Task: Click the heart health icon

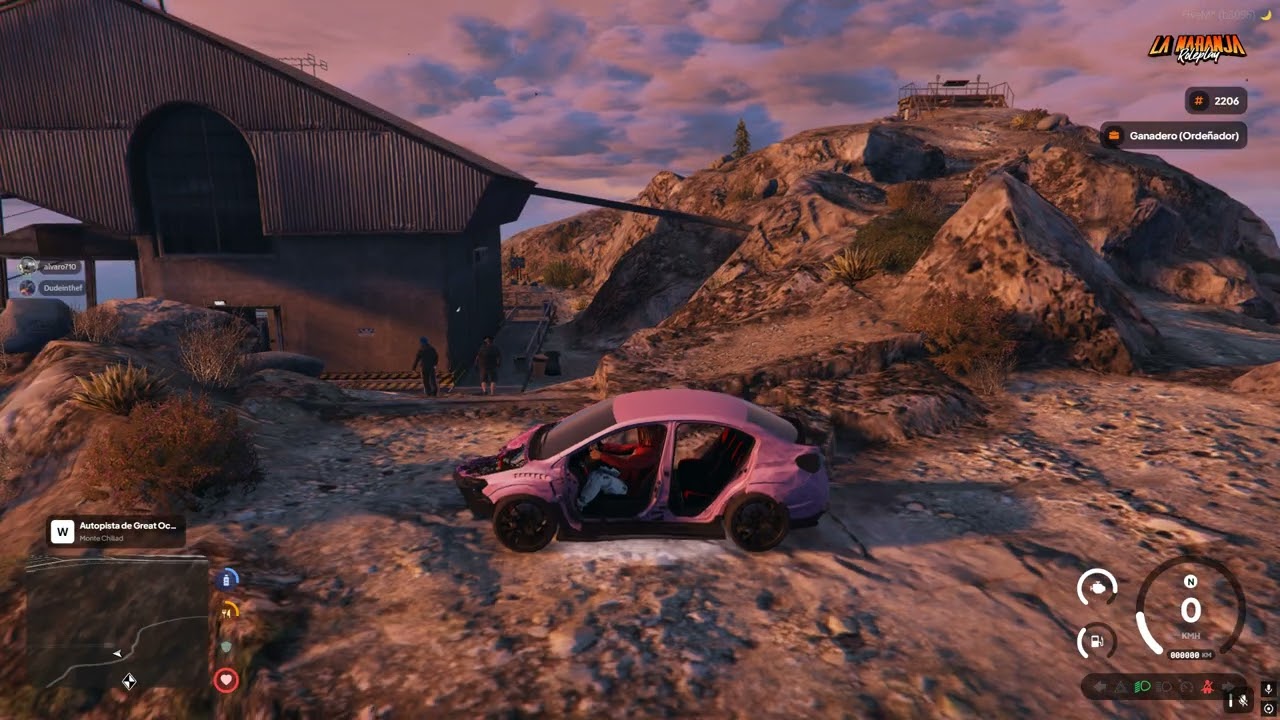Action: 226,681
